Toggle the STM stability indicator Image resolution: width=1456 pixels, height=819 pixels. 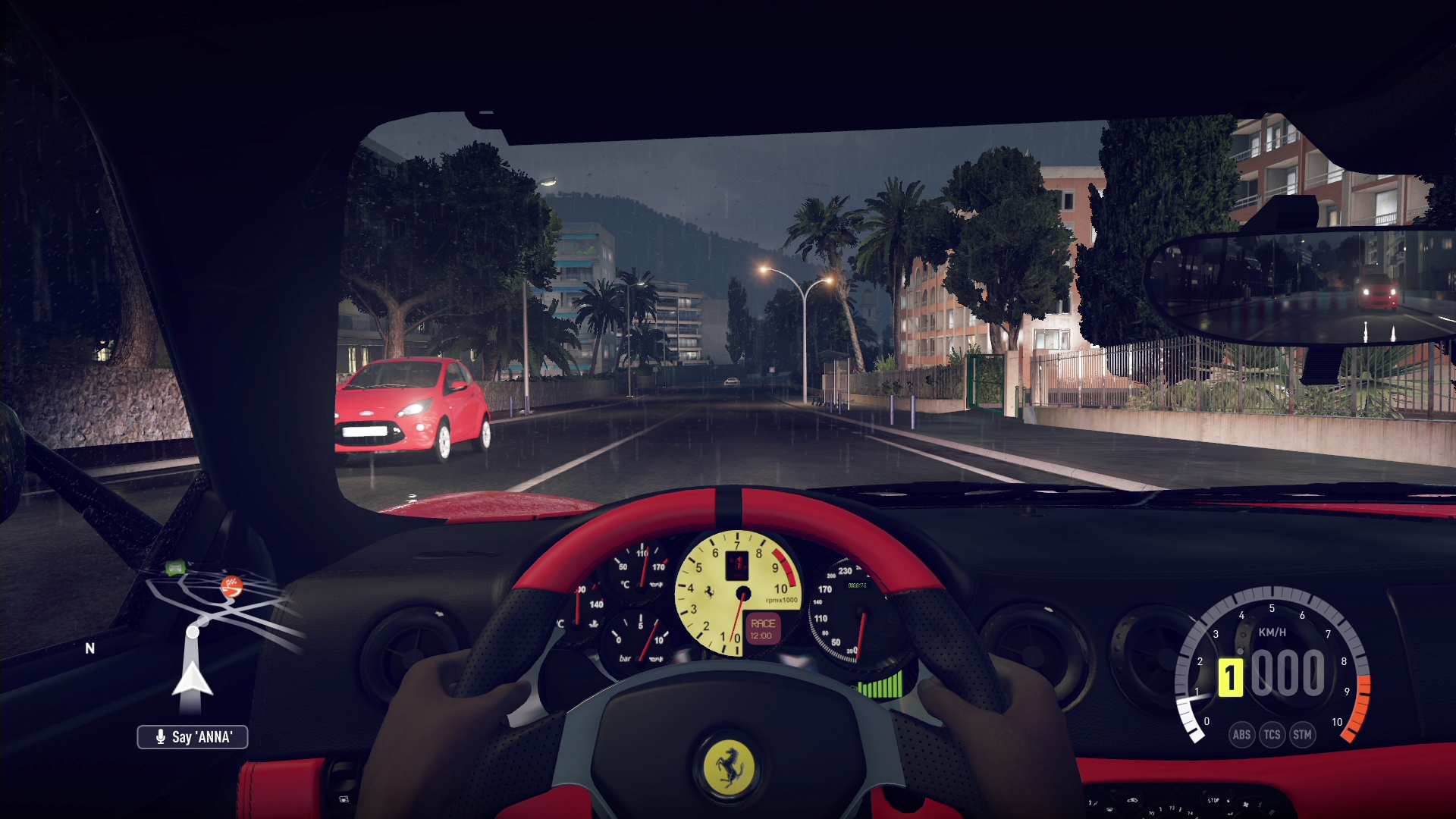(x=1304, y=735)
